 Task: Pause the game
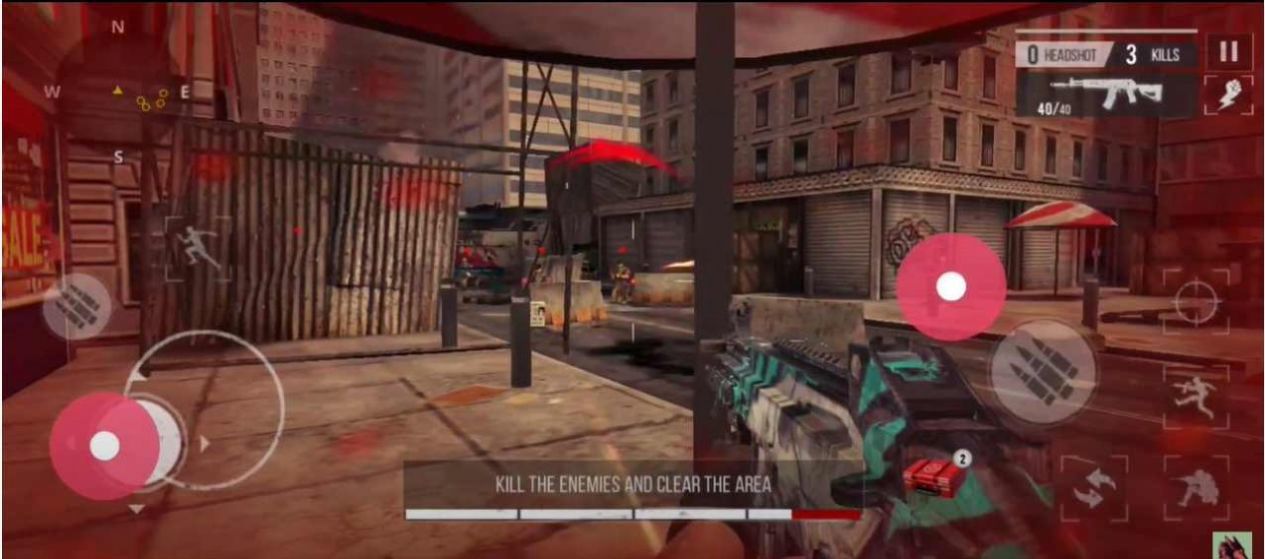1228,51
